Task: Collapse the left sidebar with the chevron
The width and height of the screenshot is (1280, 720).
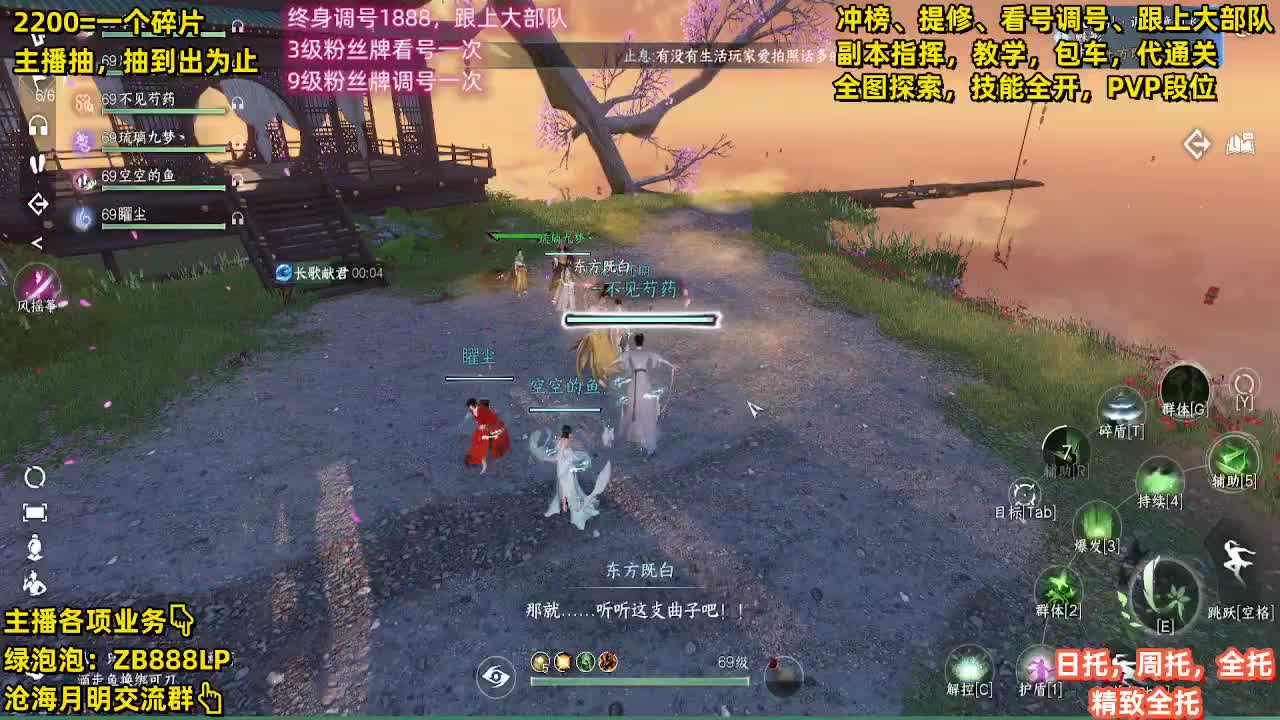Action: pos(39,243)
